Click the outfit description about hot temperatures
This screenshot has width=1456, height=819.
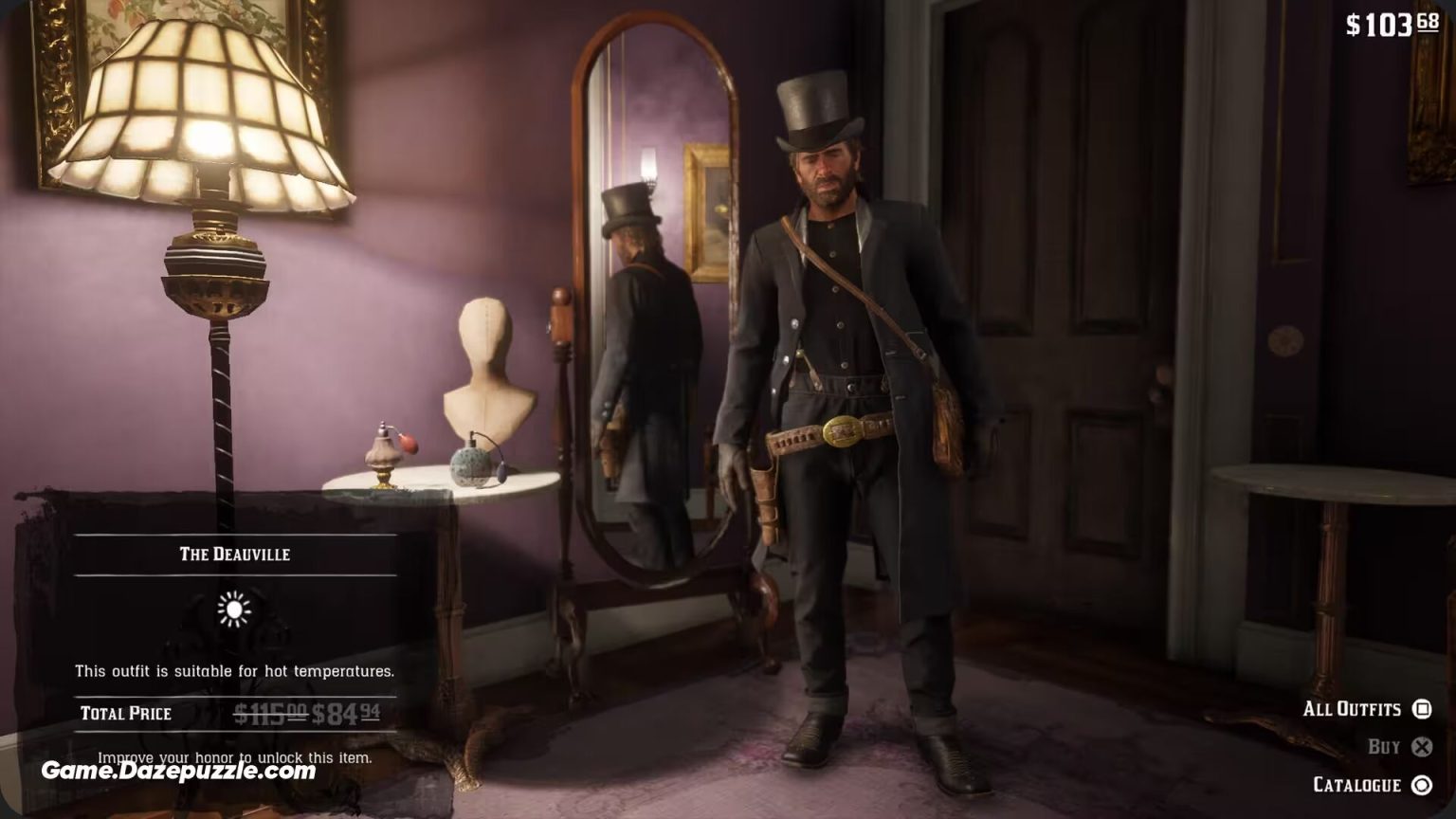(x=233, y=669)
